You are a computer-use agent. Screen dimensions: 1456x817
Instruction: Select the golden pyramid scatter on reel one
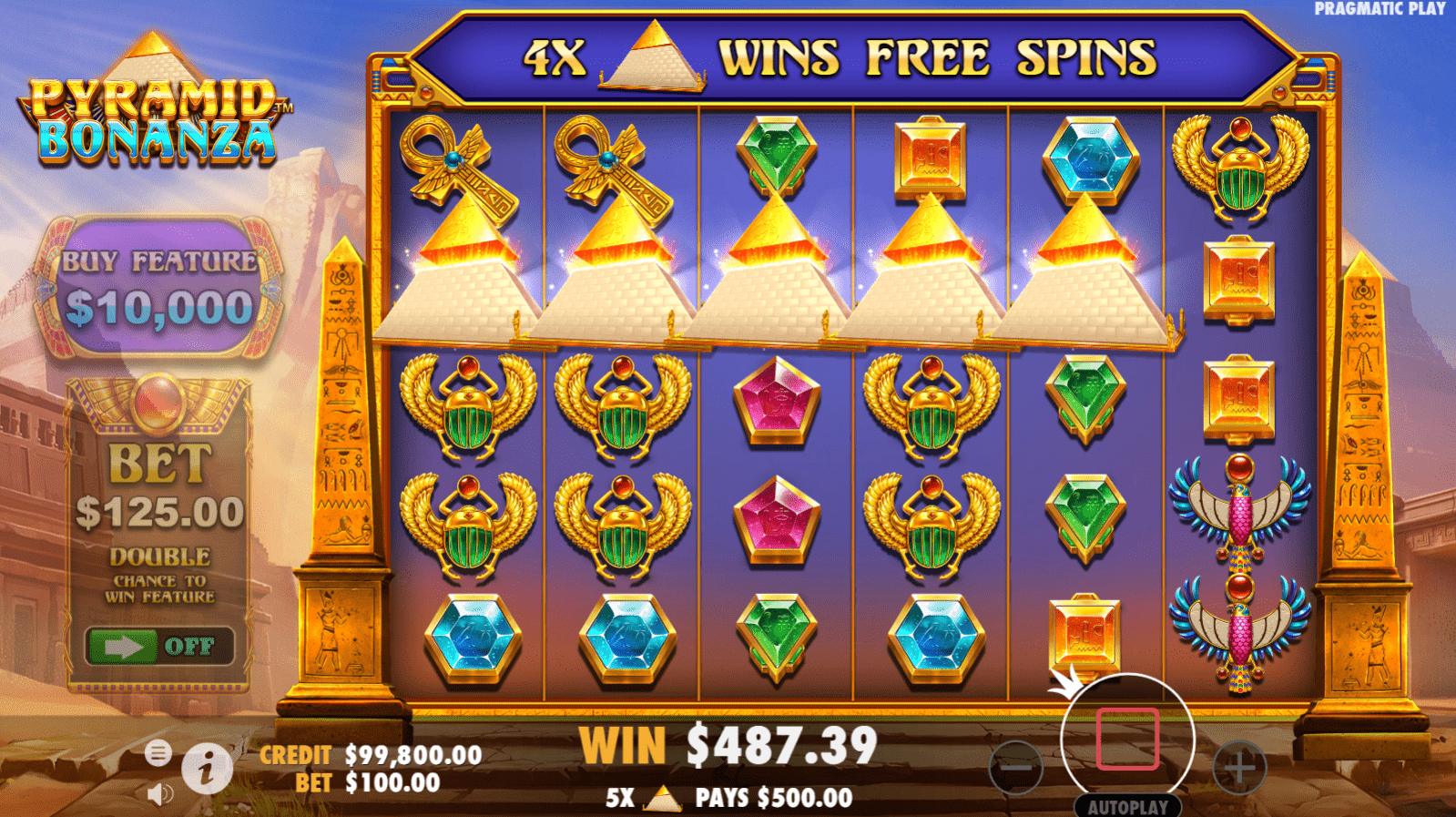click(x=467, y=273)
